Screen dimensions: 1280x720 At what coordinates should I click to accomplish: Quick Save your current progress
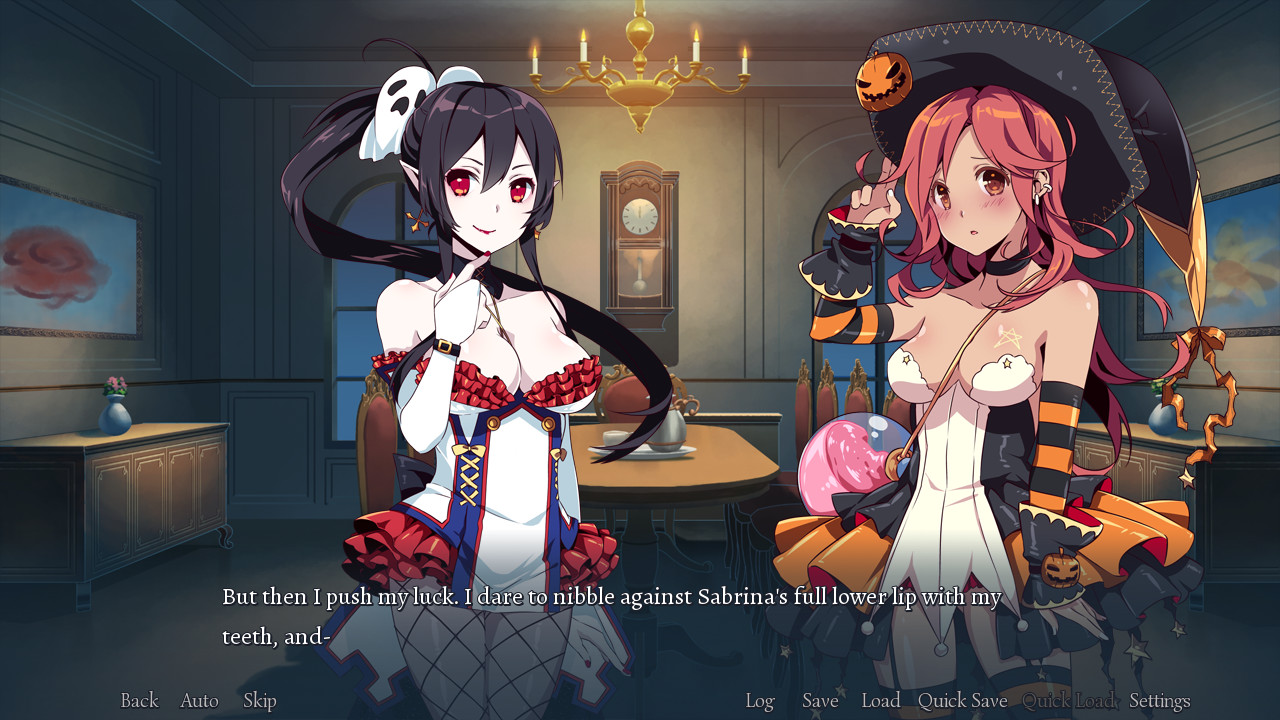click(961, 701)
